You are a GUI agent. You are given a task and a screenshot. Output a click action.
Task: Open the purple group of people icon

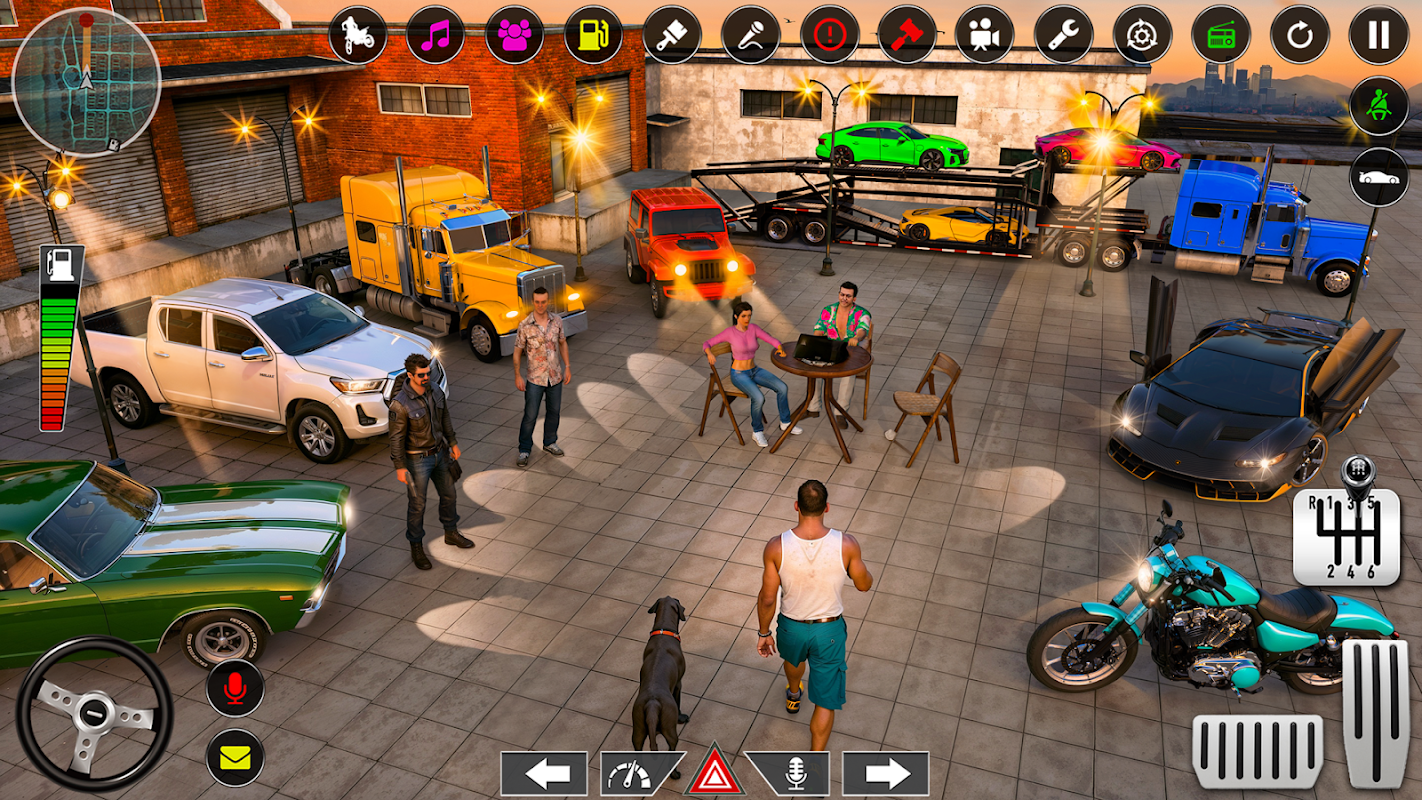514,35
